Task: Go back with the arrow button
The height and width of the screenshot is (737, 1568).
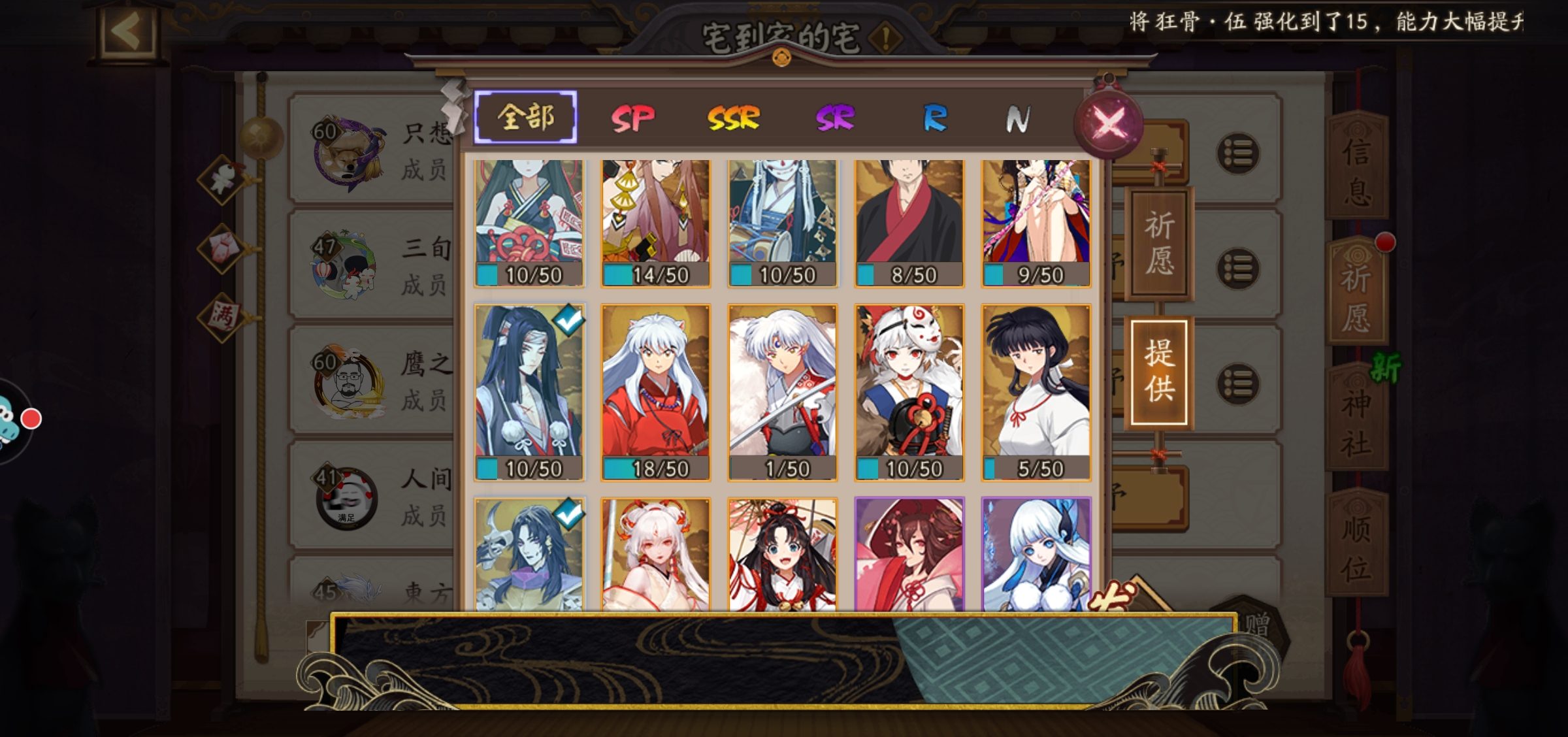Action: [128, 31]
